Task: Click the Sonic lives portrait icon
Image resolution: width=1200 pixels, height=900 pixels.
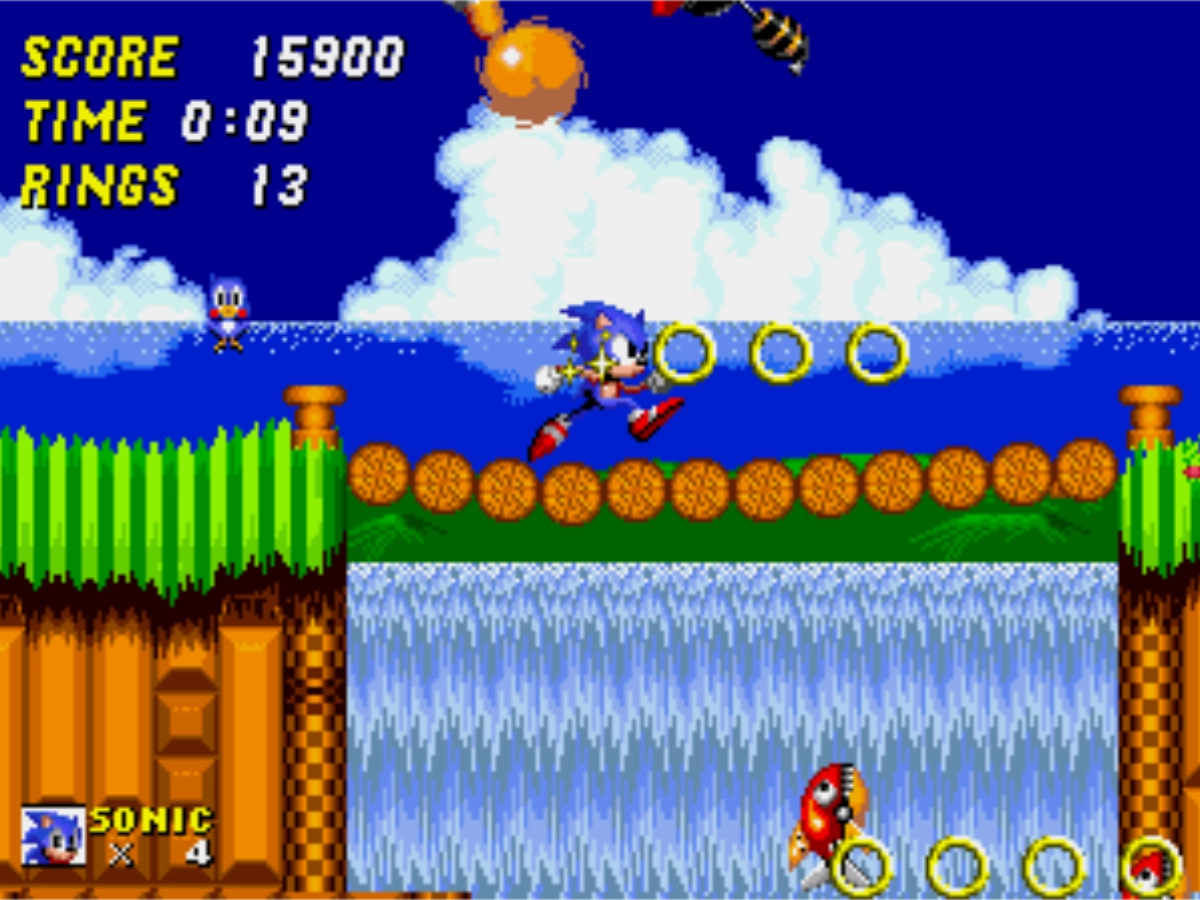Action: (53, 836)
